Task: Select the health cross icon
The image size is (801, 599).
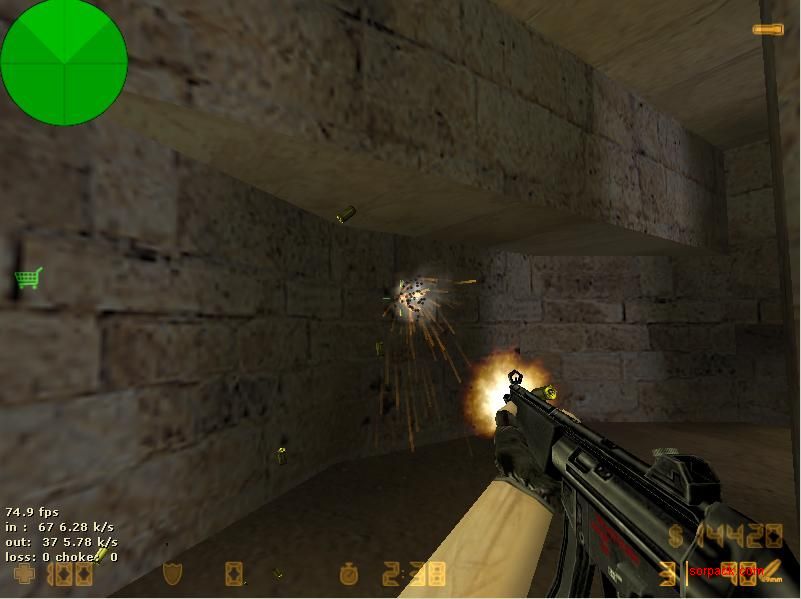Action: pos(23,574)
